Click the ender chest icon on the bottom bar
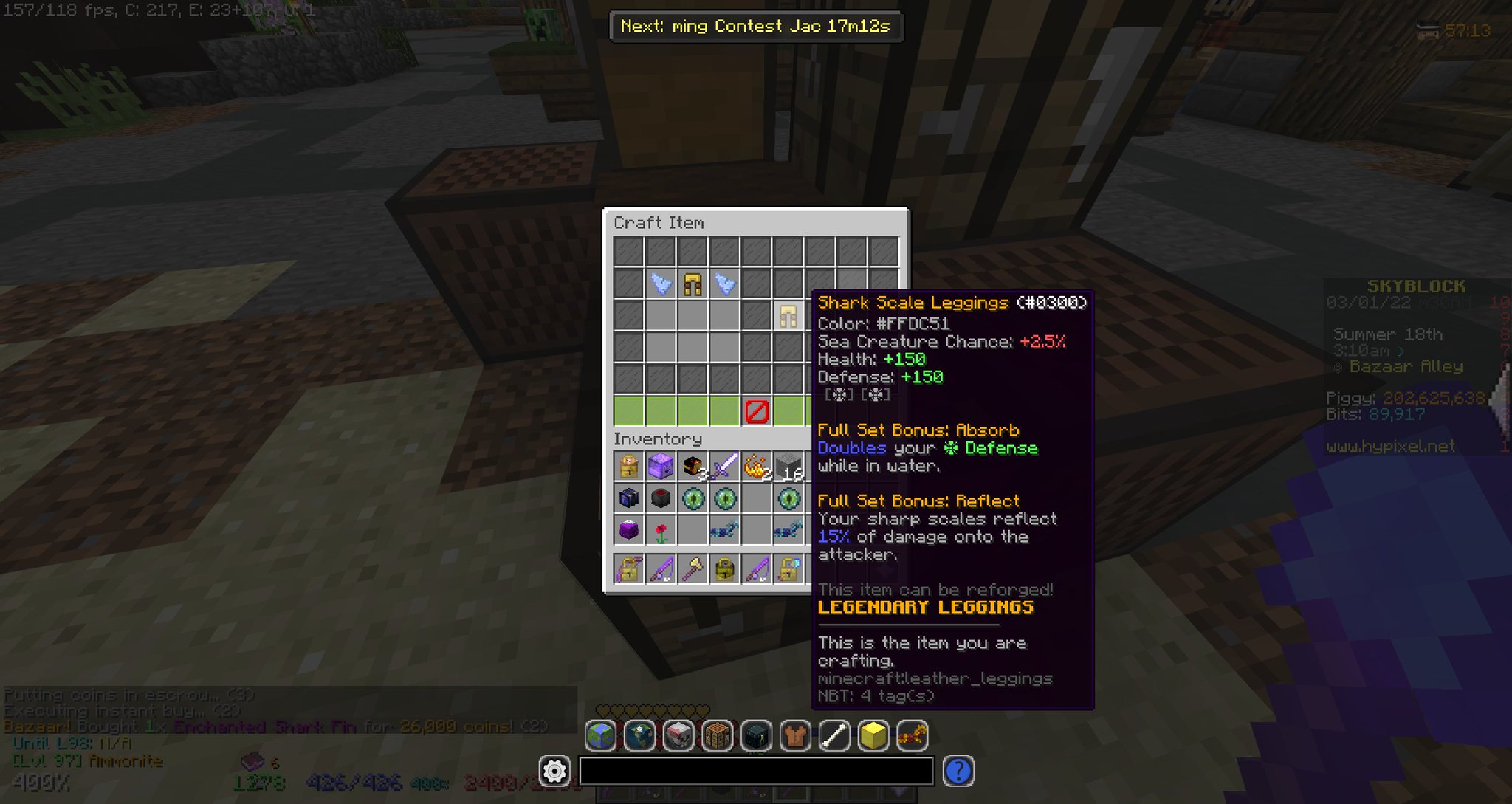The height and width of the screenshot is (804, 1512). (756, 735)
